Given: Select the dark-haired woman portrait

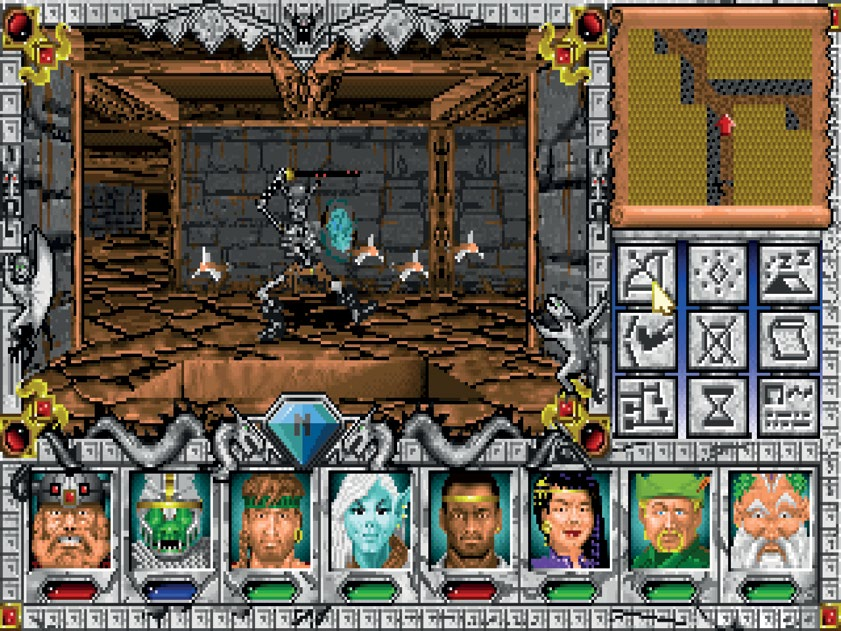Looking at the screenshot, I should pyautogui.click(x=567, y=520).
